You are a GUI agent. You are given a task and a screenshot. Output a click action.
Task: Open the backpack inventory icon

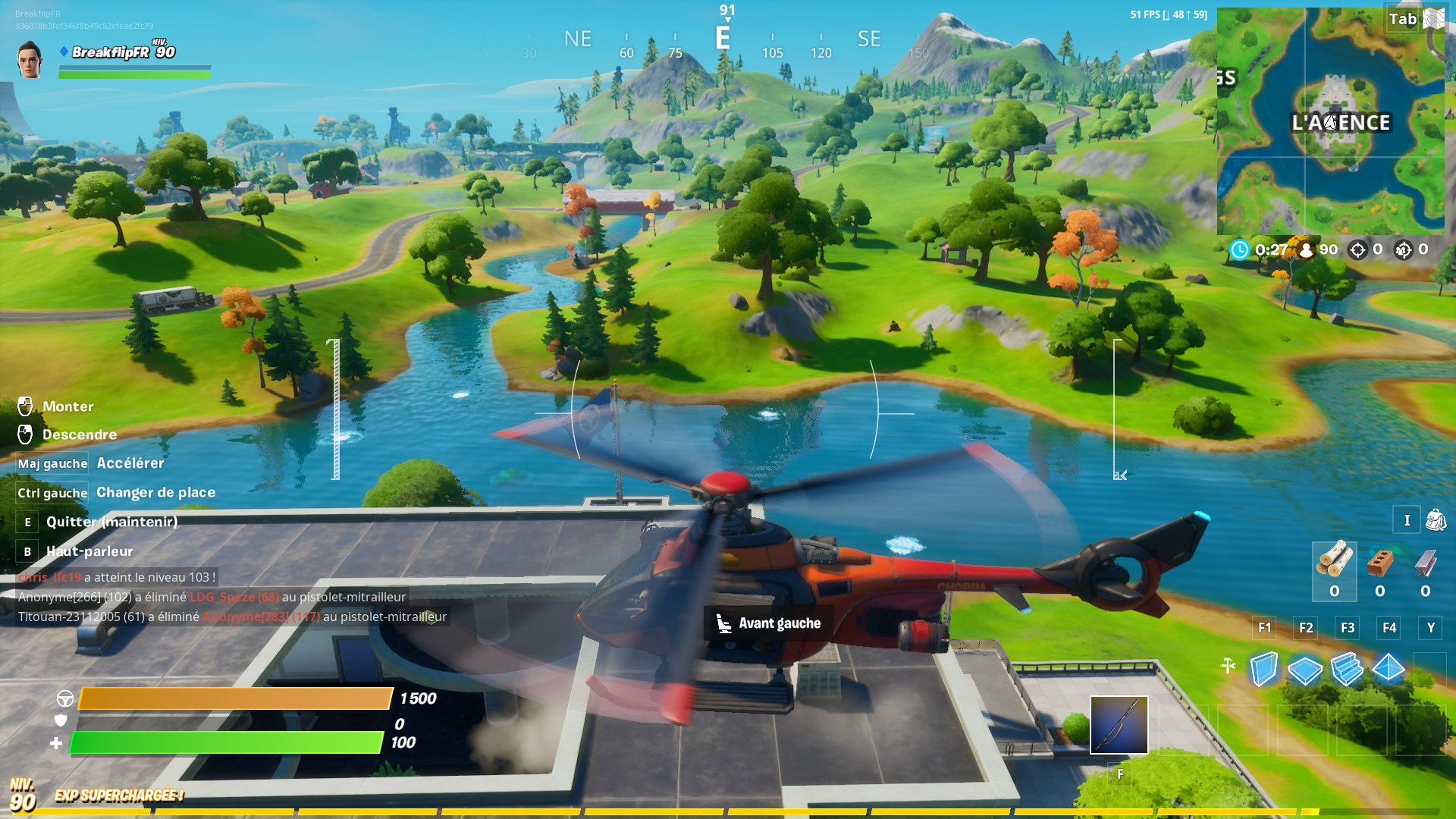coord(1436,520)
